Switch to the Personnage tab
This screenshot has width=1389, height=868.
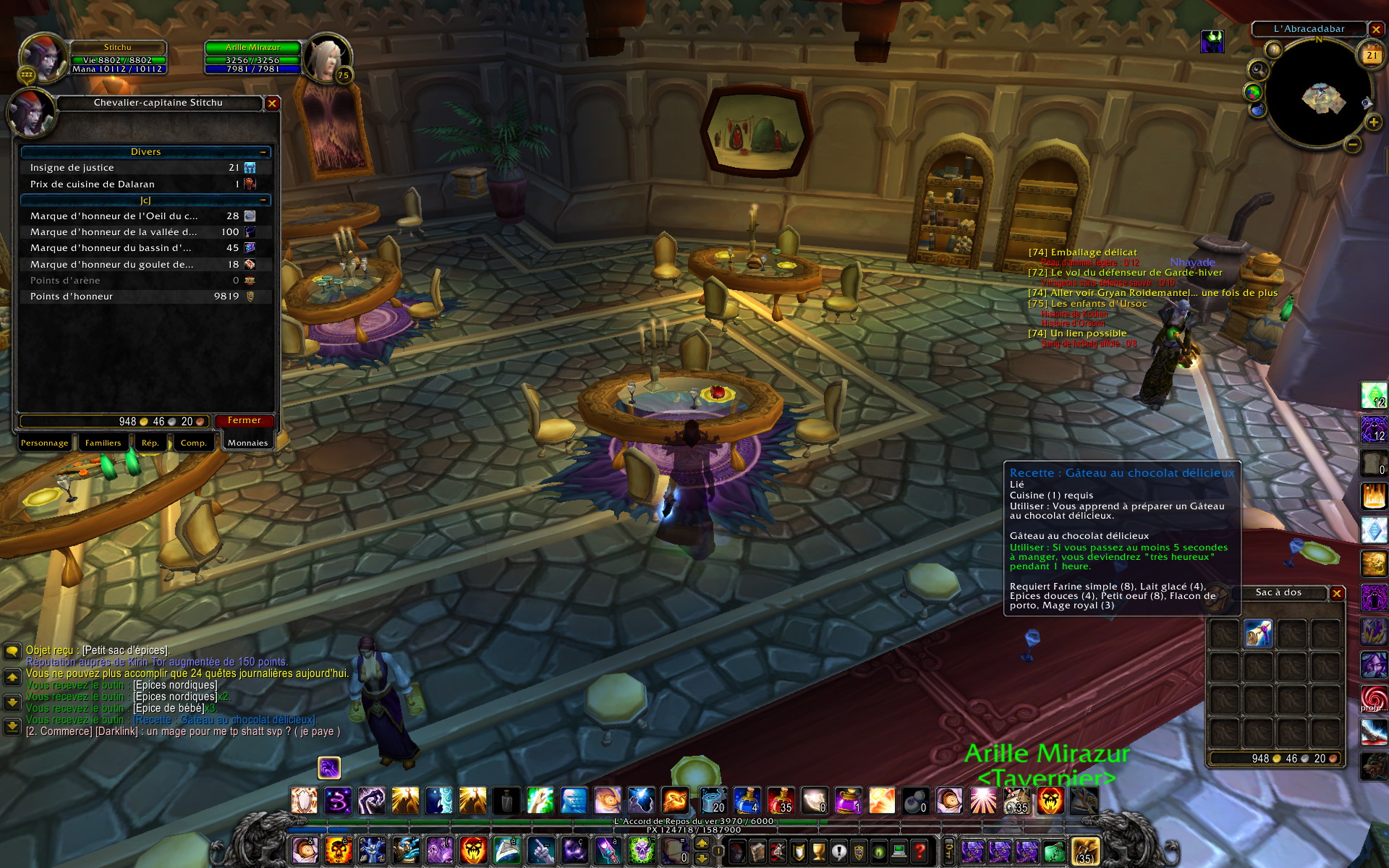(45, 443)
